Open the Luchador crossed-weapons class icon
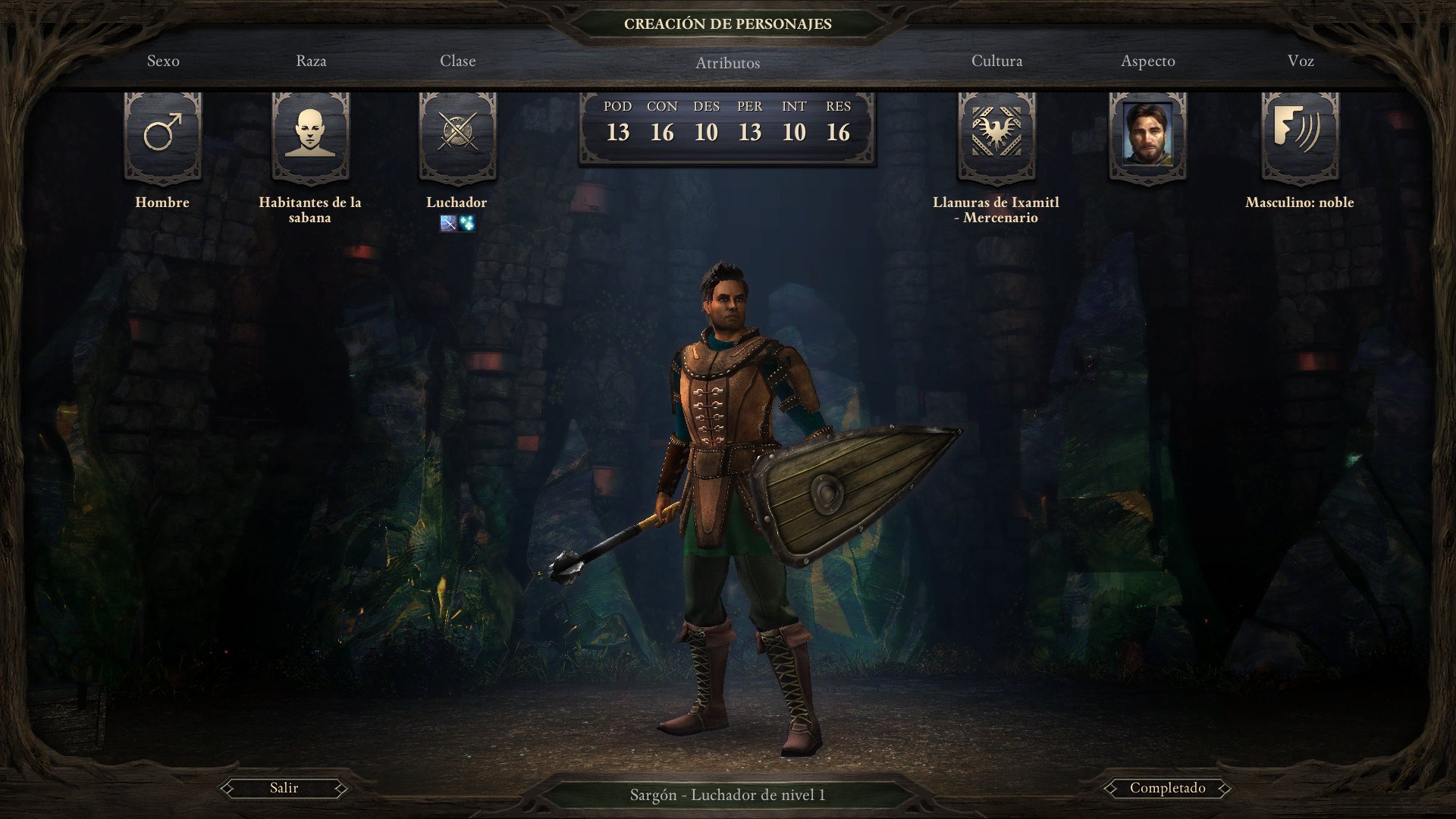 pos(457,136)
